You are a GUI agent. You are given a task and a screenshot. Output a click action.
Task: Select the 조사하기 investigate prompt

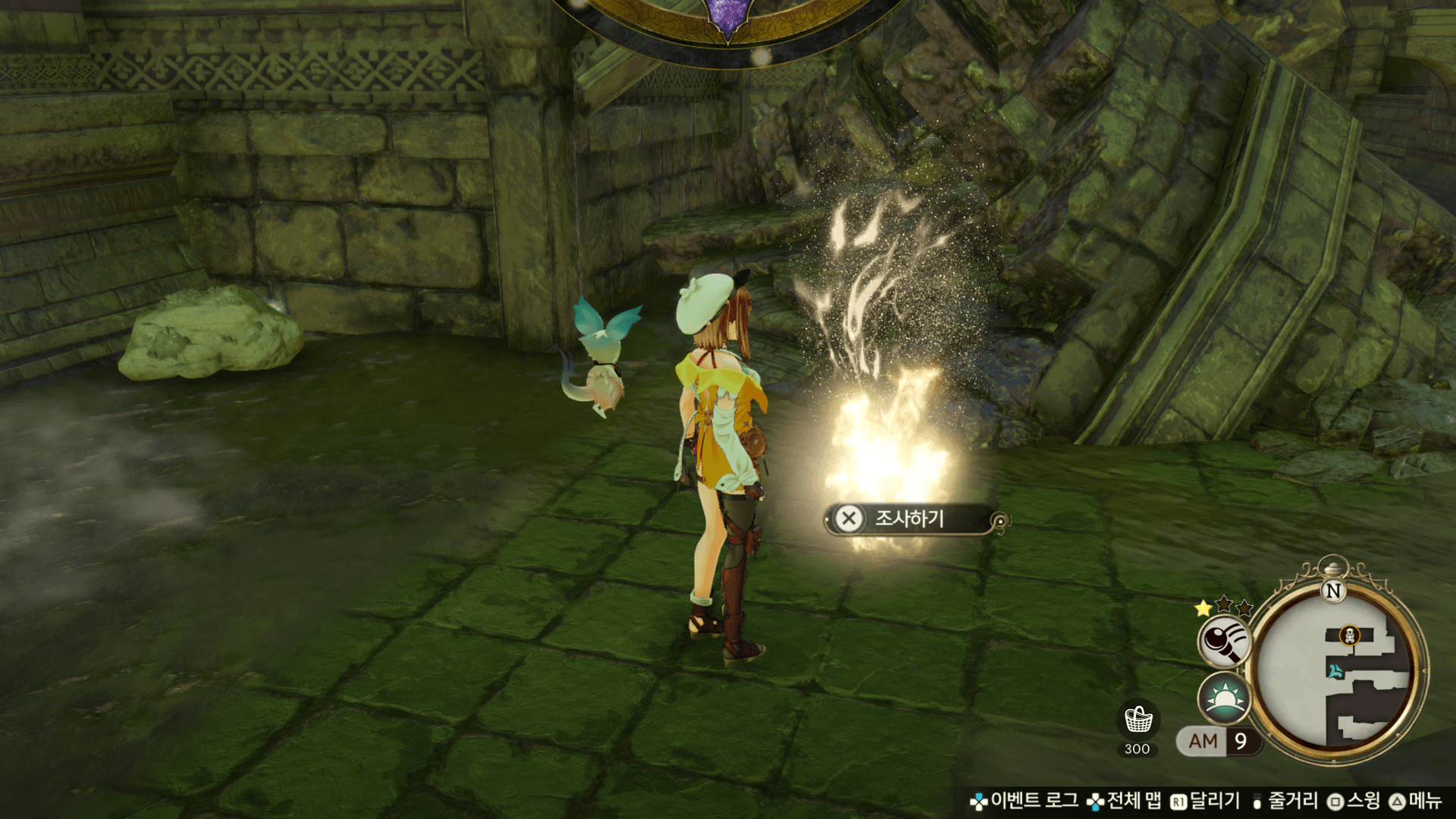(908, 519)
